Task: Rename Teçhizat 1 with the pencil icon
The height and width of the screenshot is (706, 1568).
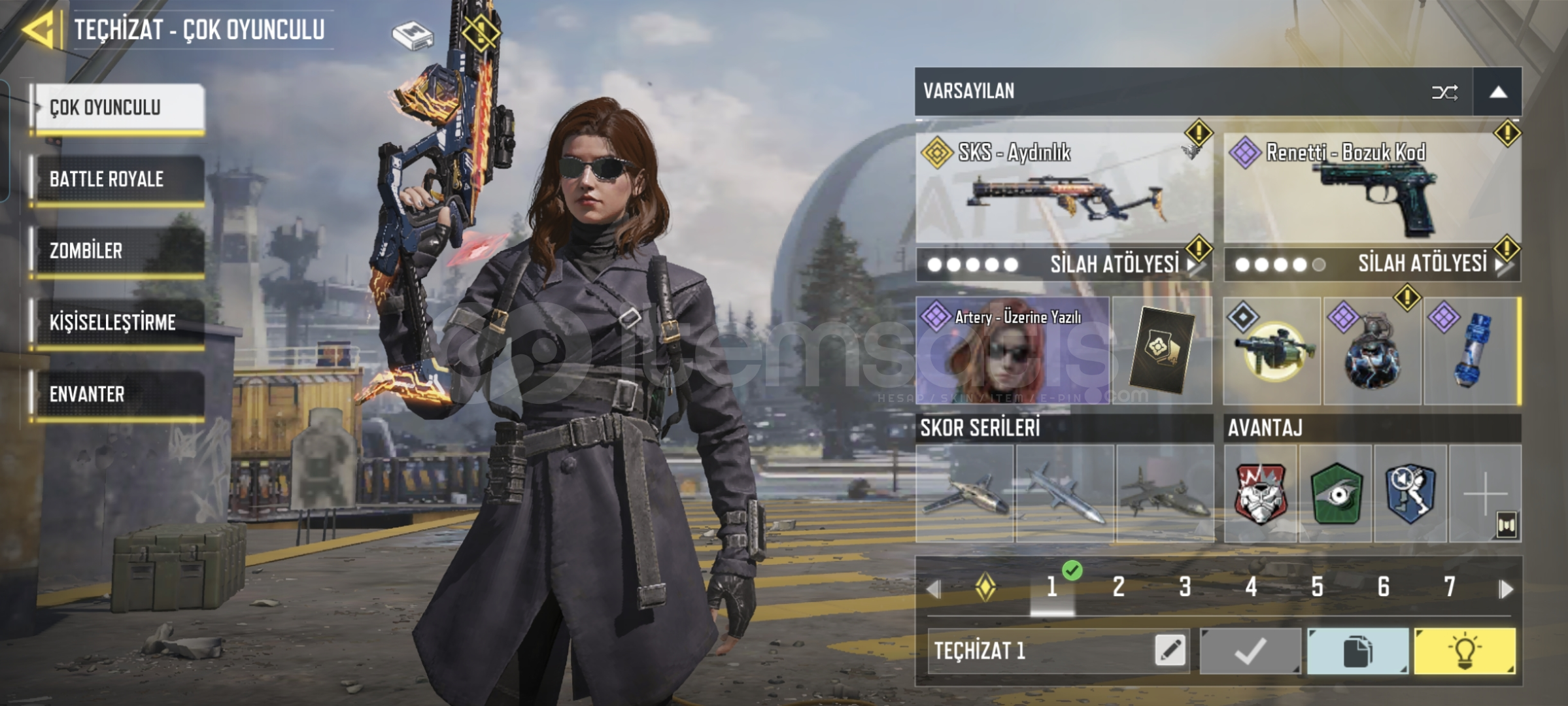Action: (1170, 650)
